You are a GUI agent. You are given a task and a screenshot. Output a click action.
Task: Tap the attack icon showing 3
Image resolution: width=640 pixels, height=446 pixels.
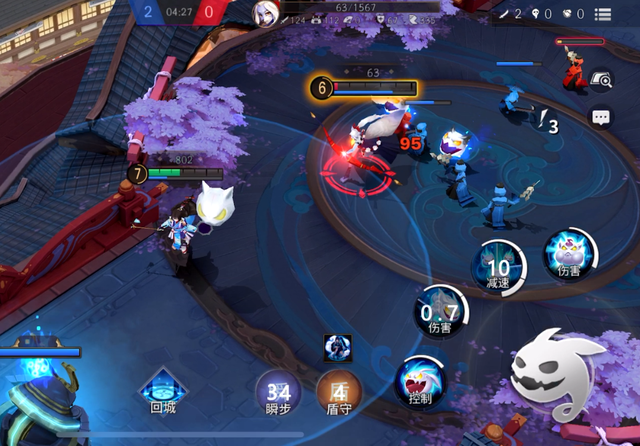click(x=547, y=124)
